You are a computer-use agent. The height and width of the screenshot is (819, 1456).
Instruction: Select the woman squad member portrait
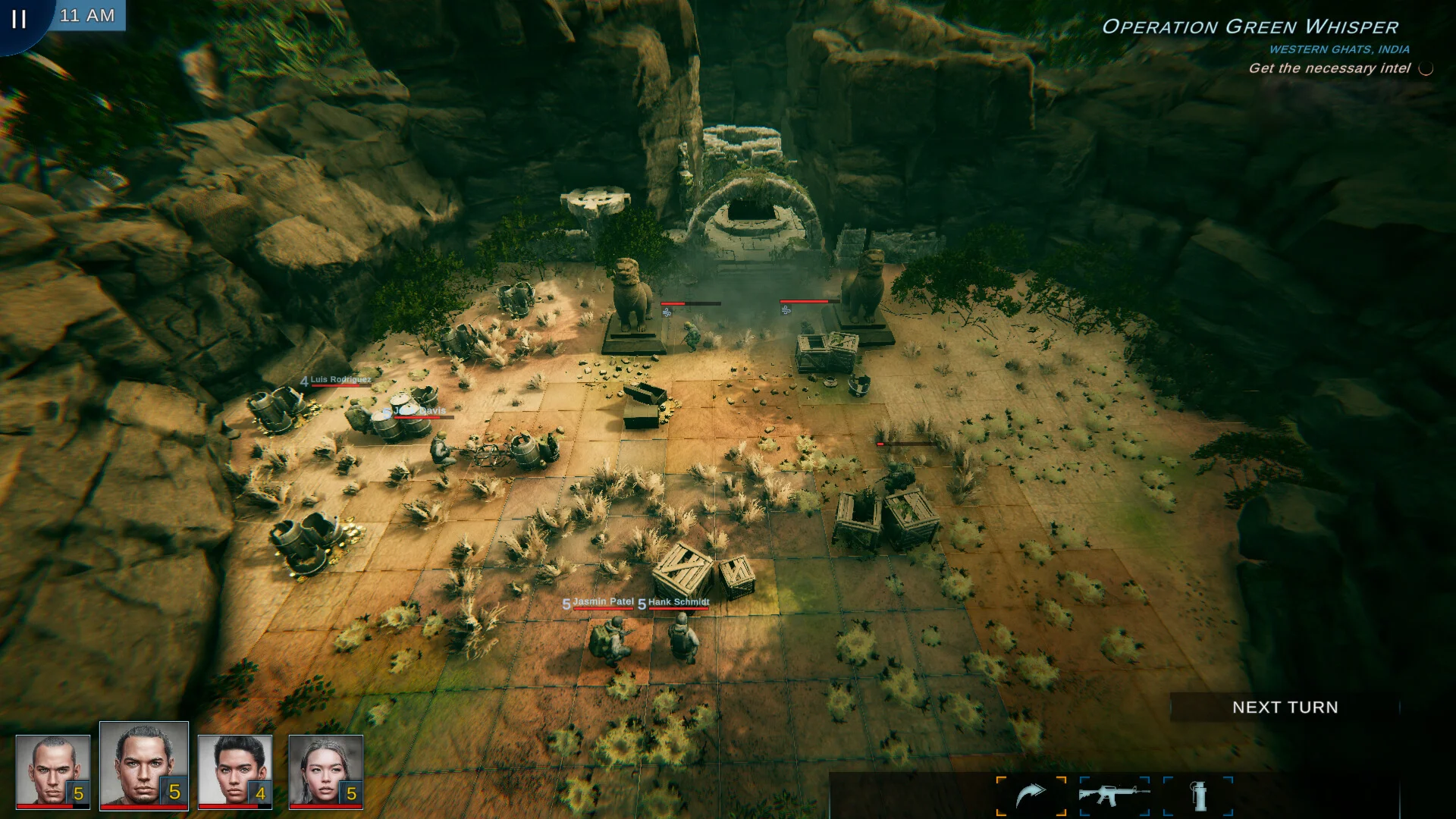pyautogui.click(x=325, y=771)
